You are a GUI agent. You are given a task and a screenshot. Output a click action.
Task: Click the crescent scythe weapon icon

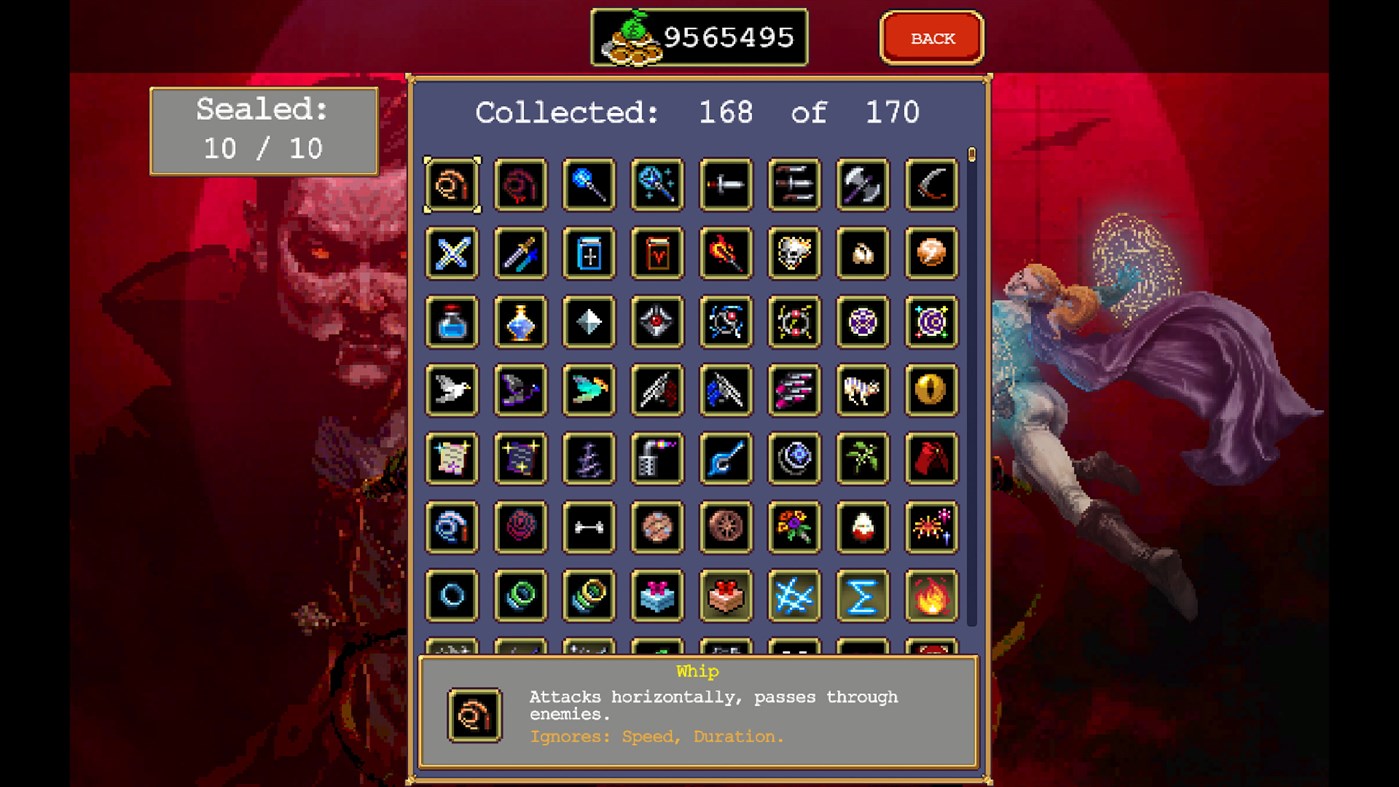[931, 184]
